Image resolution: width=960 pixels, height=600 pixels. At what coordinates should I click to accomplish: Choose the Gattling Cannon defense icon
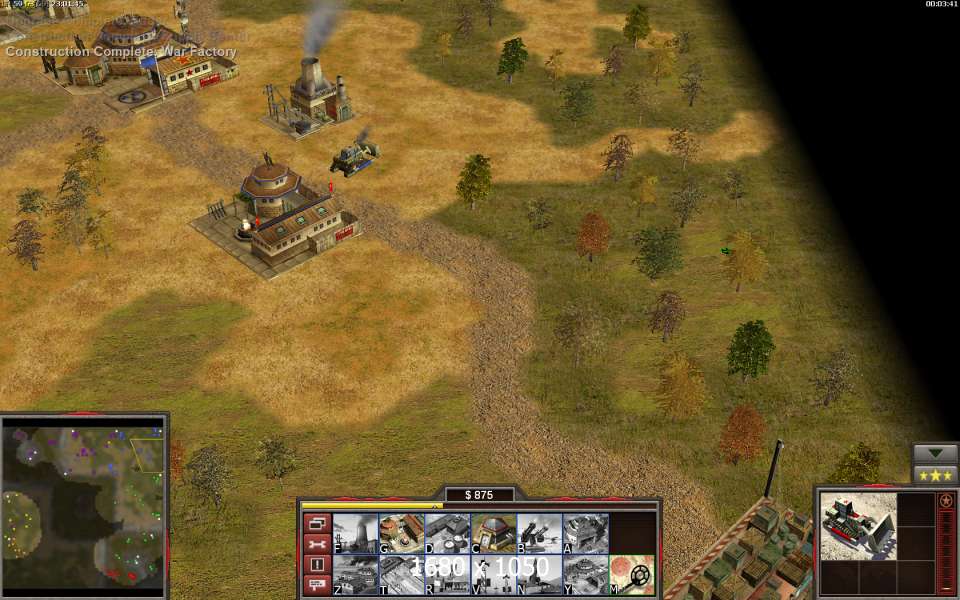[x=539, y=533]
